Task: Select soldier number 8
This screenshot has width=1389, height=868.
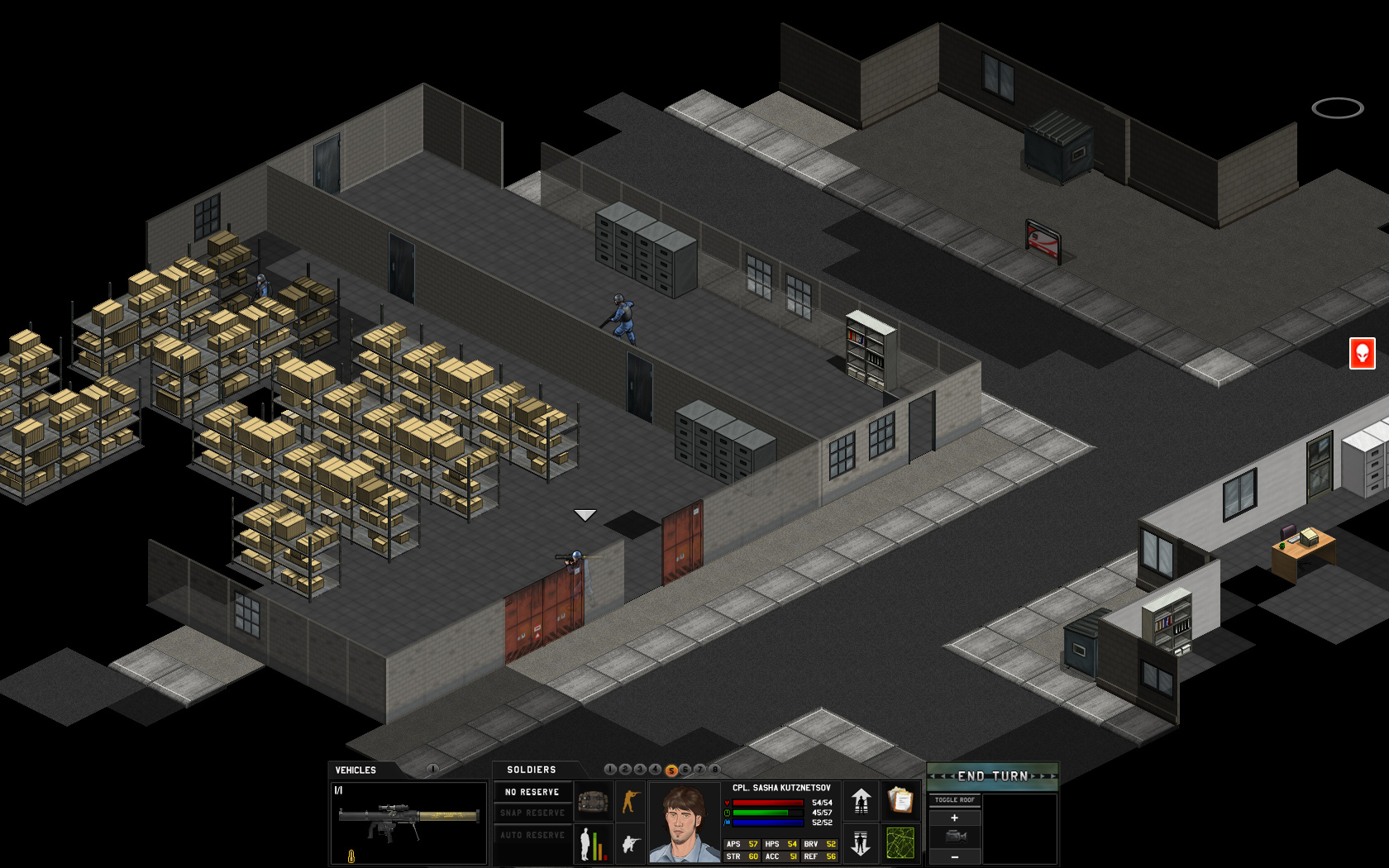Action: pyautogui.click(x=714, y=770)
